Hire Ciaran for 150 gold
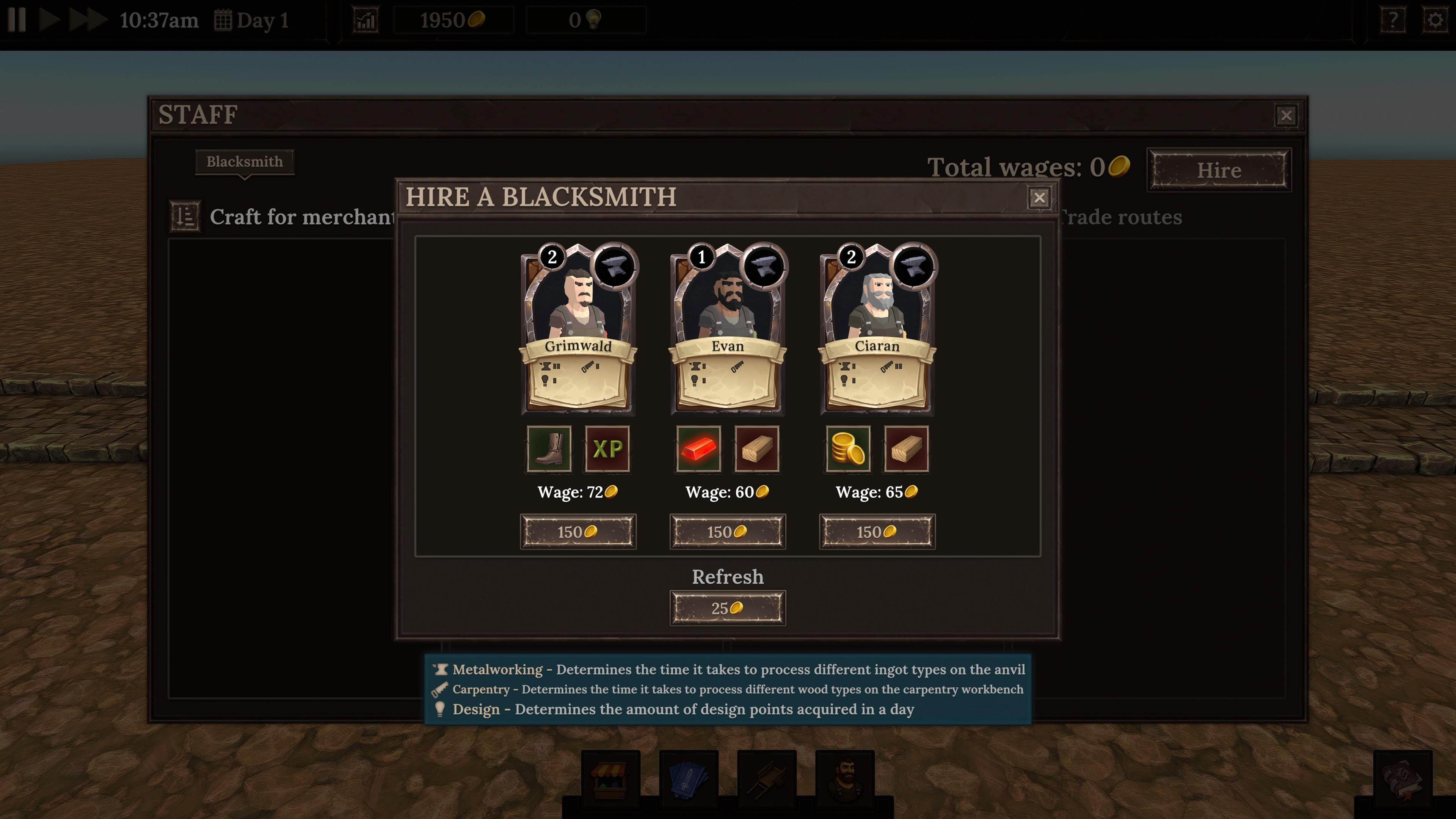The width and height of the screenshot is (1456, 819). click(877, 531)
